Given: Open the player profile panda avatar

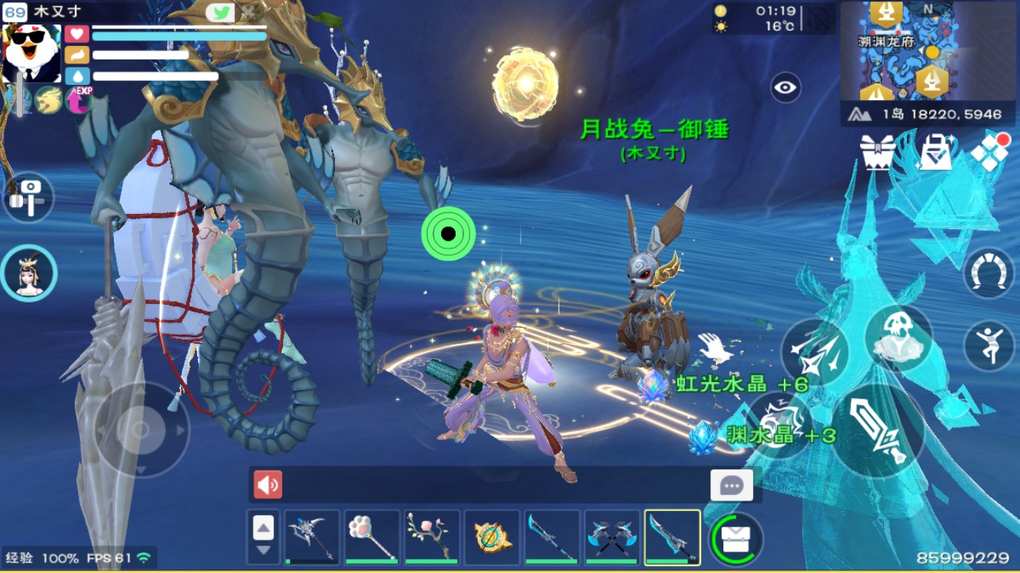Looking at the screenshot, I should (x=31, y=50).
